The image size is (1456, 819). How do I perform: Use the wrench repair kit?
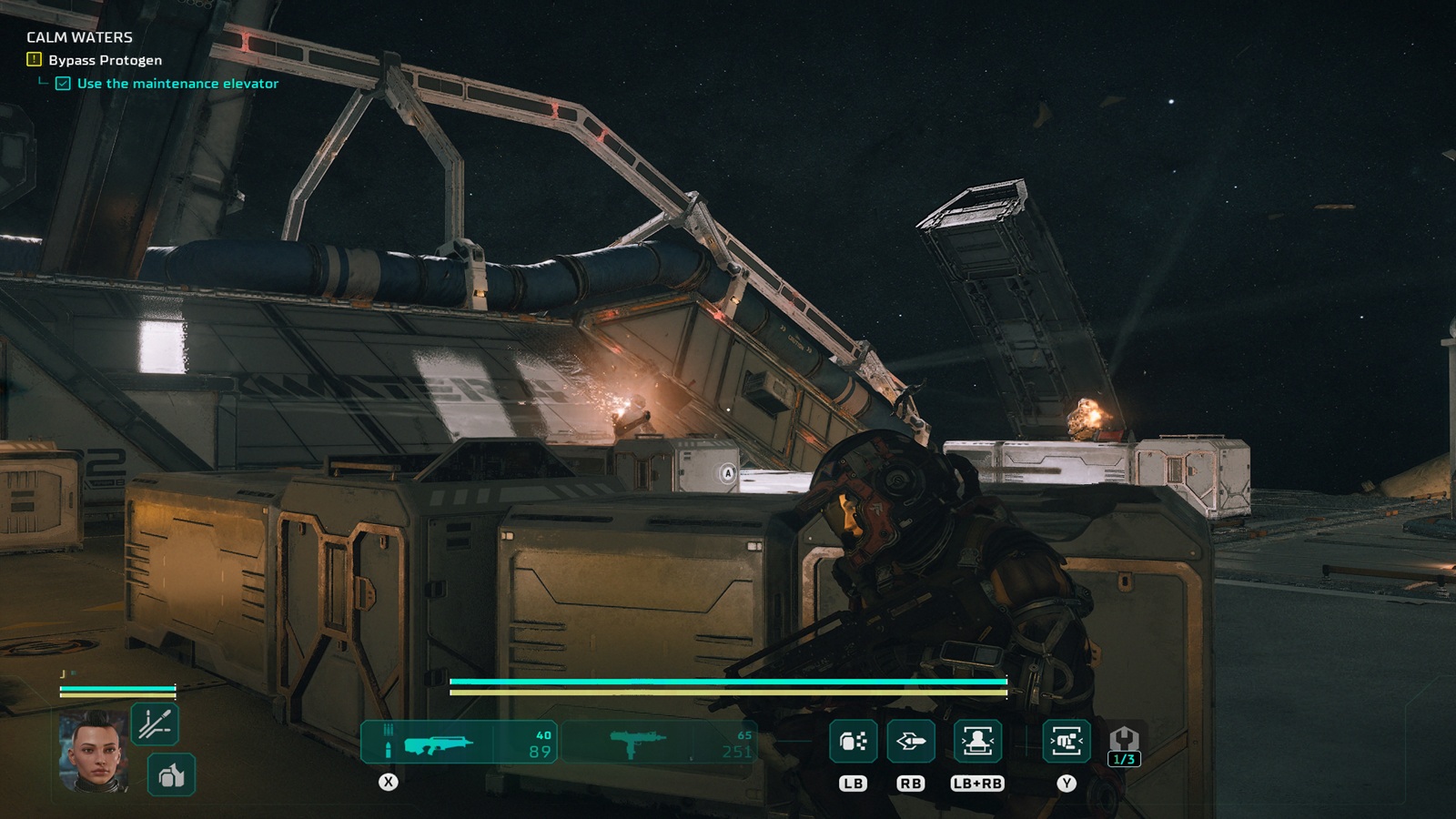1124,743
